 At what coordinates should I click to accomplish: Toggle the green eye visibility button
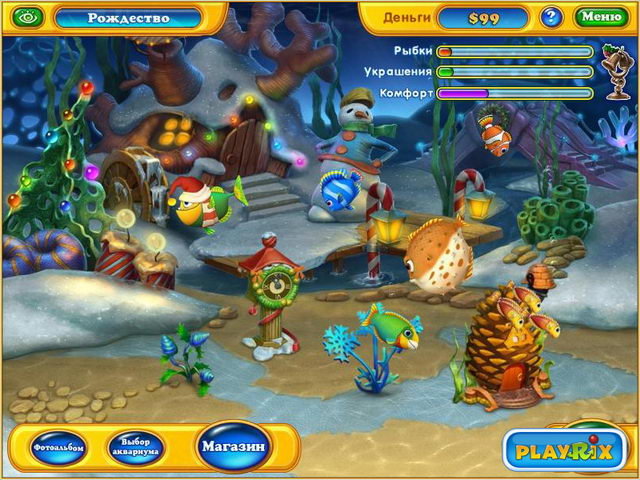[x=25, y=18]
